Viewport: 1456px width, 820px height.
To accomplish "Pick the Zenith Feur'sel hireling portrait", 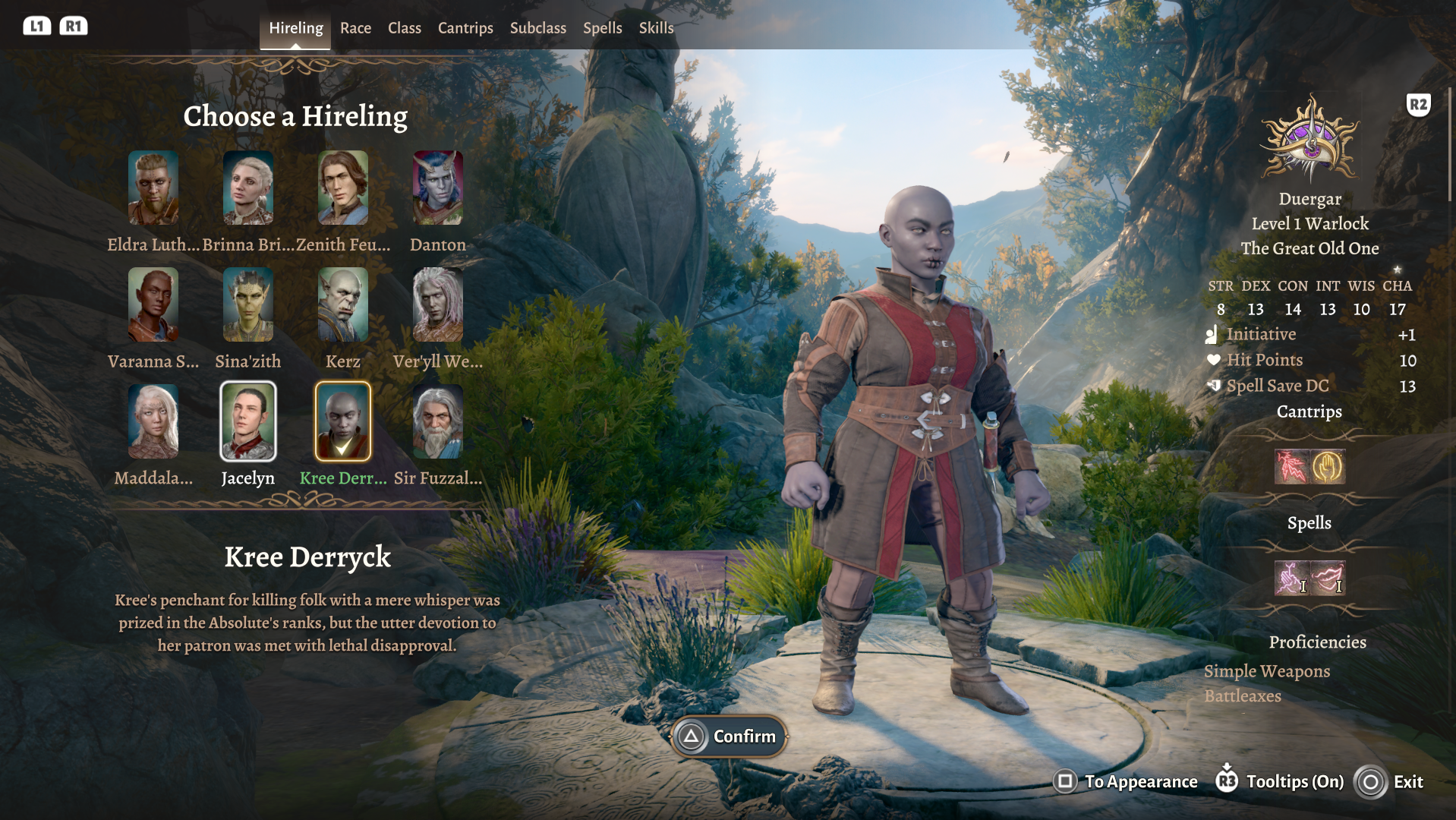I will click(343, 188).
